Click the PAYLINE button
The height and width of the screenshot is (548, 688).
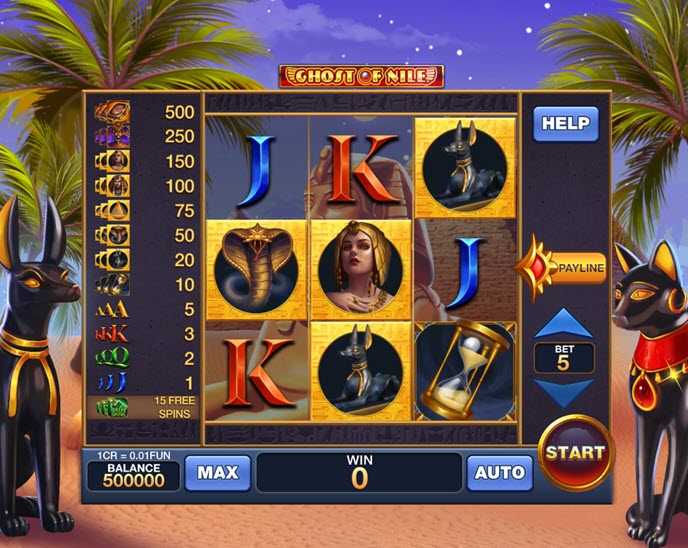pyautogui.click(x=573, y=268)
